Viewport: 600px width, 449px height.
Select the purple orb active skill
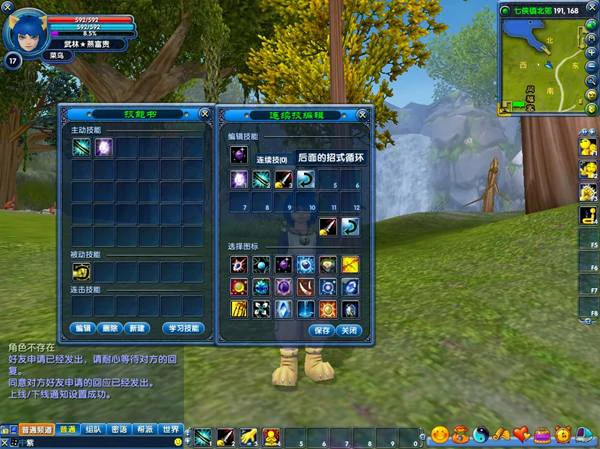(x=104, y=147)
